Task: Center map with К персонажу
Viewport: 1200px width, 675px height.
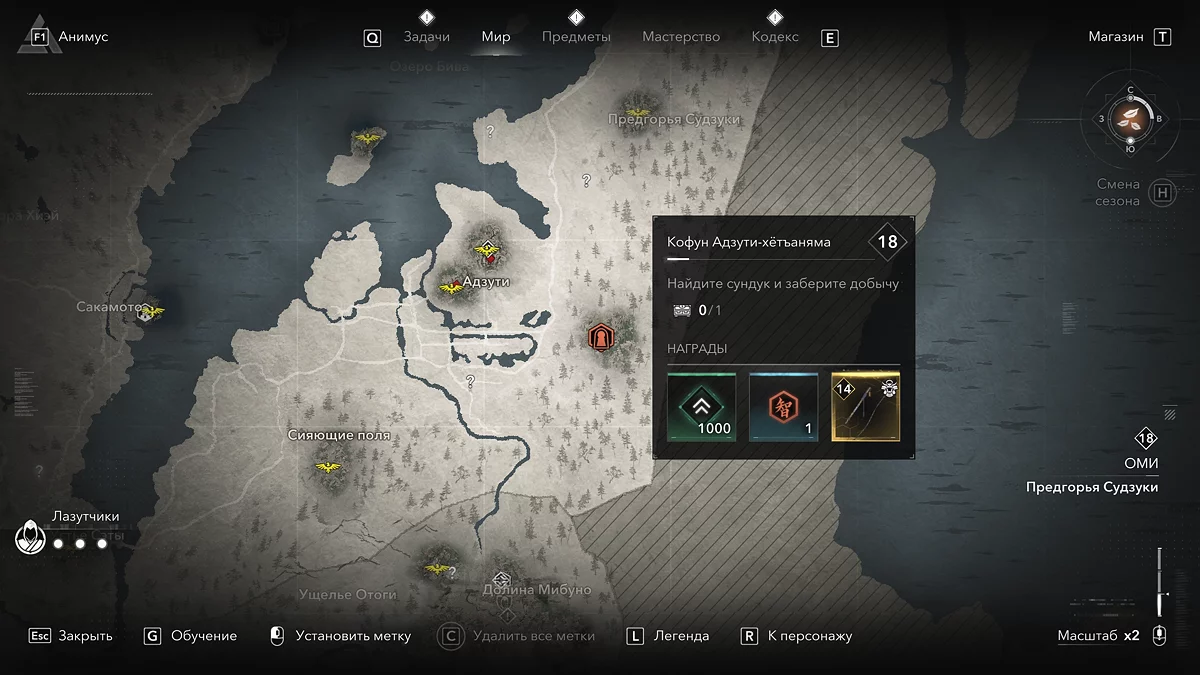Action: click(809, 636)
